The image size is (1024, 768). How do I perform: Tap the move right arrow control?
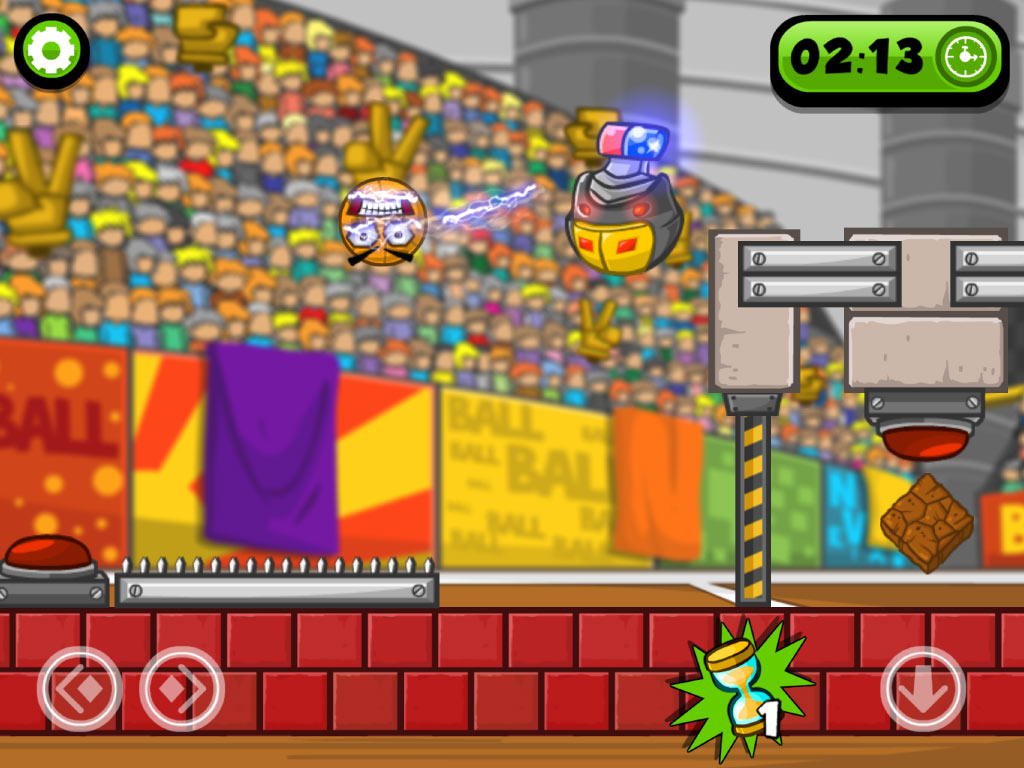click(182, 689)
